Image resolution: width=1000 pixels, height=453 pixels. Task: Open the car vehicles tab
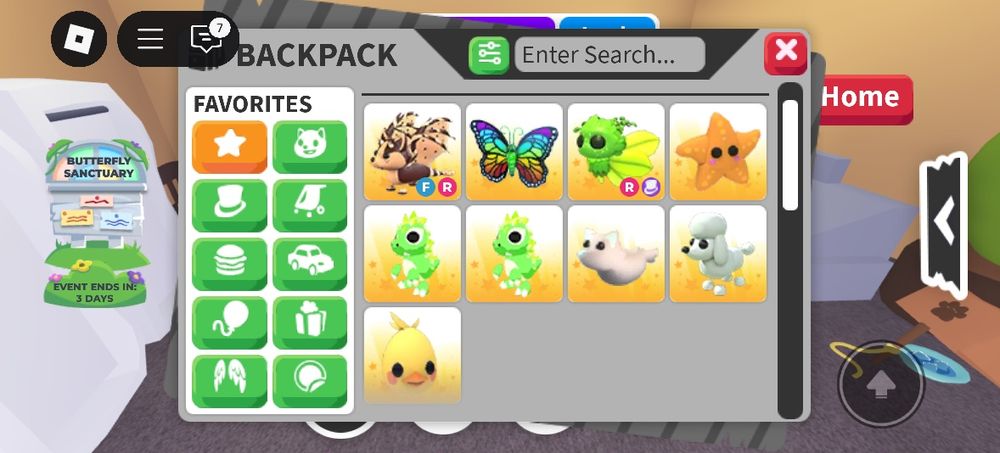click(x=310, y=264)
